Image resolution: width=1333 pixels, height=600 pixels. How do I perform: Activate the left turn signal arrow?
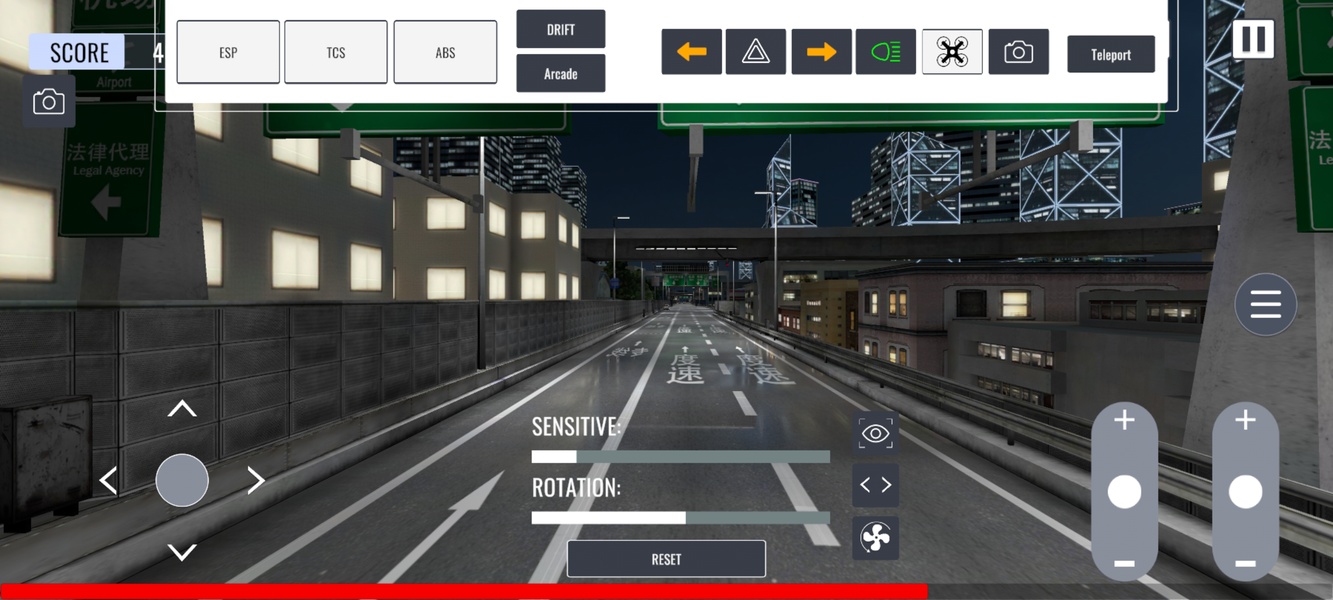691,52
